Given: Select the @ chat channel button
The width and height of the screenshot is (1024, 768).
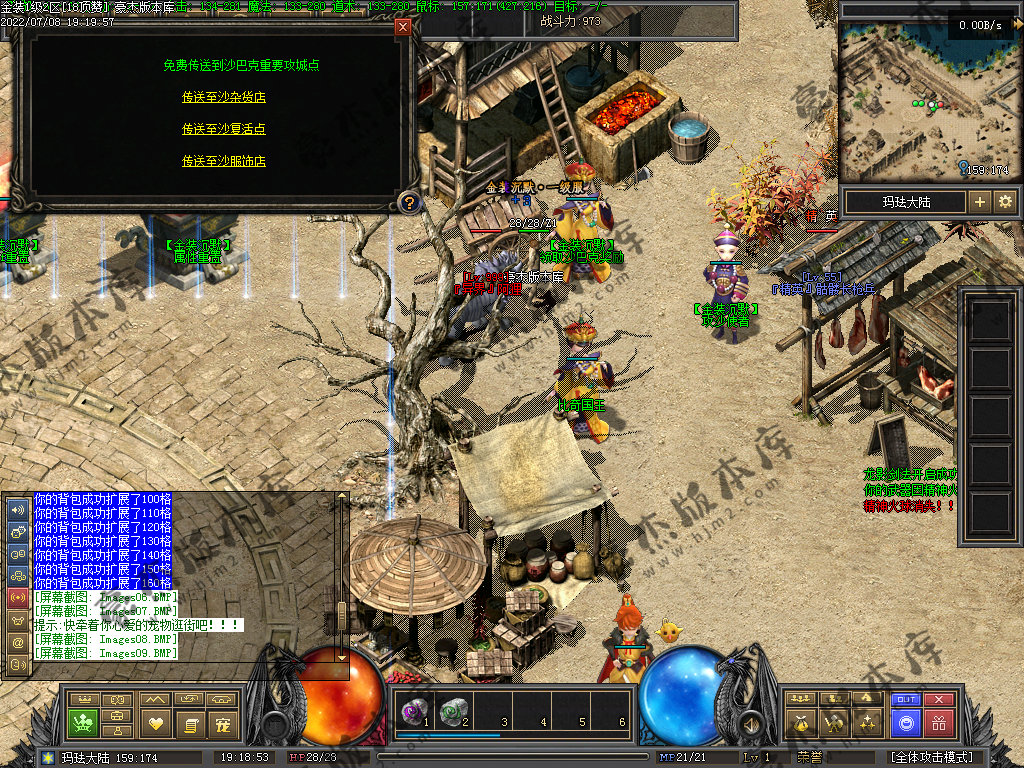Looking at the screenshot, I should point(18,642).
